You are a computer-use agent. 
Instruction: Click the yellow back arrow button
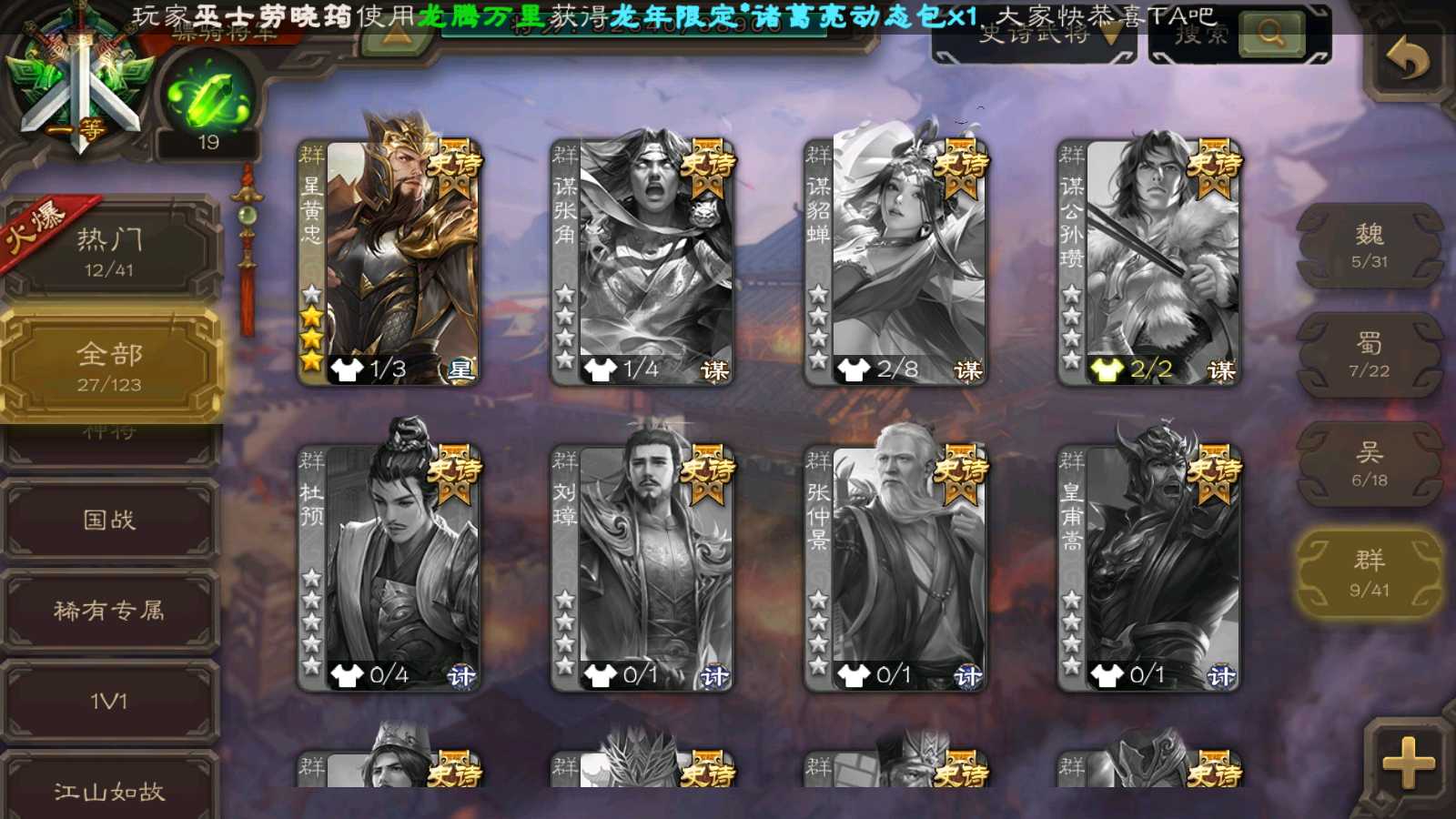(1407, 59)
